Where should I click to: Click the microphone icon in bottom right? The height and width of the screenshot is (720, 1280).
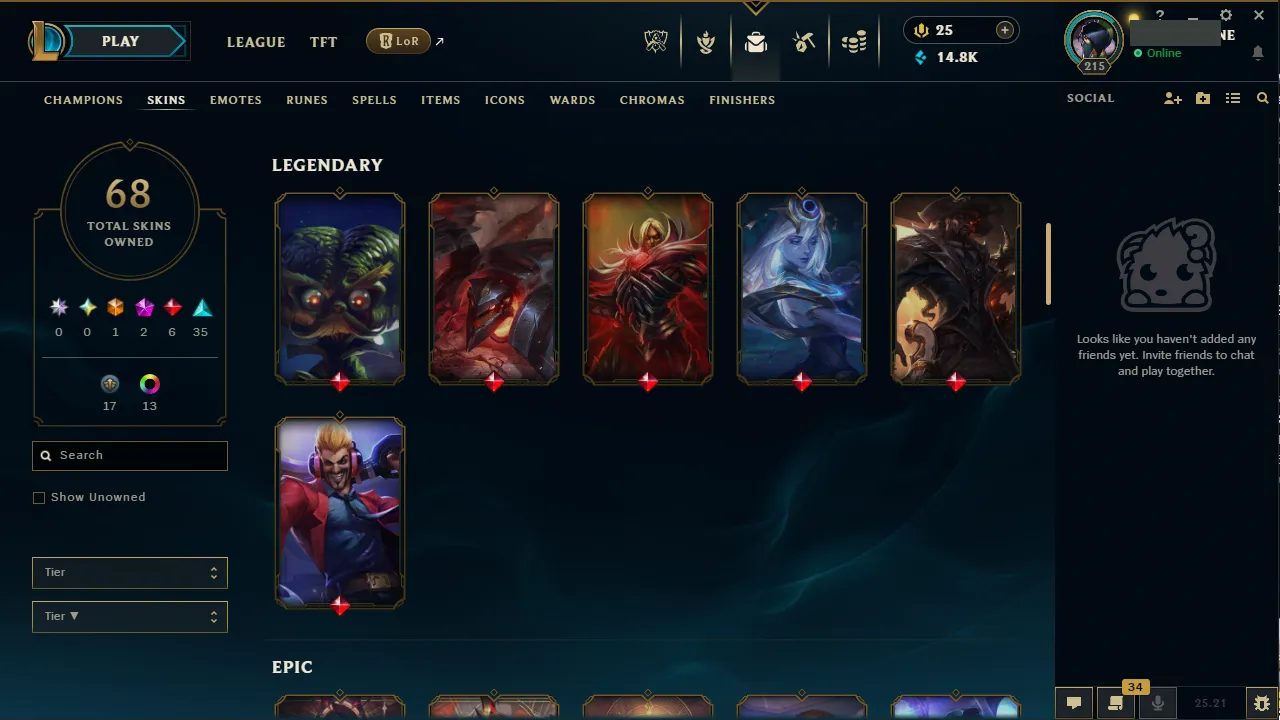pyautogui.click(x=1157, y=701)
